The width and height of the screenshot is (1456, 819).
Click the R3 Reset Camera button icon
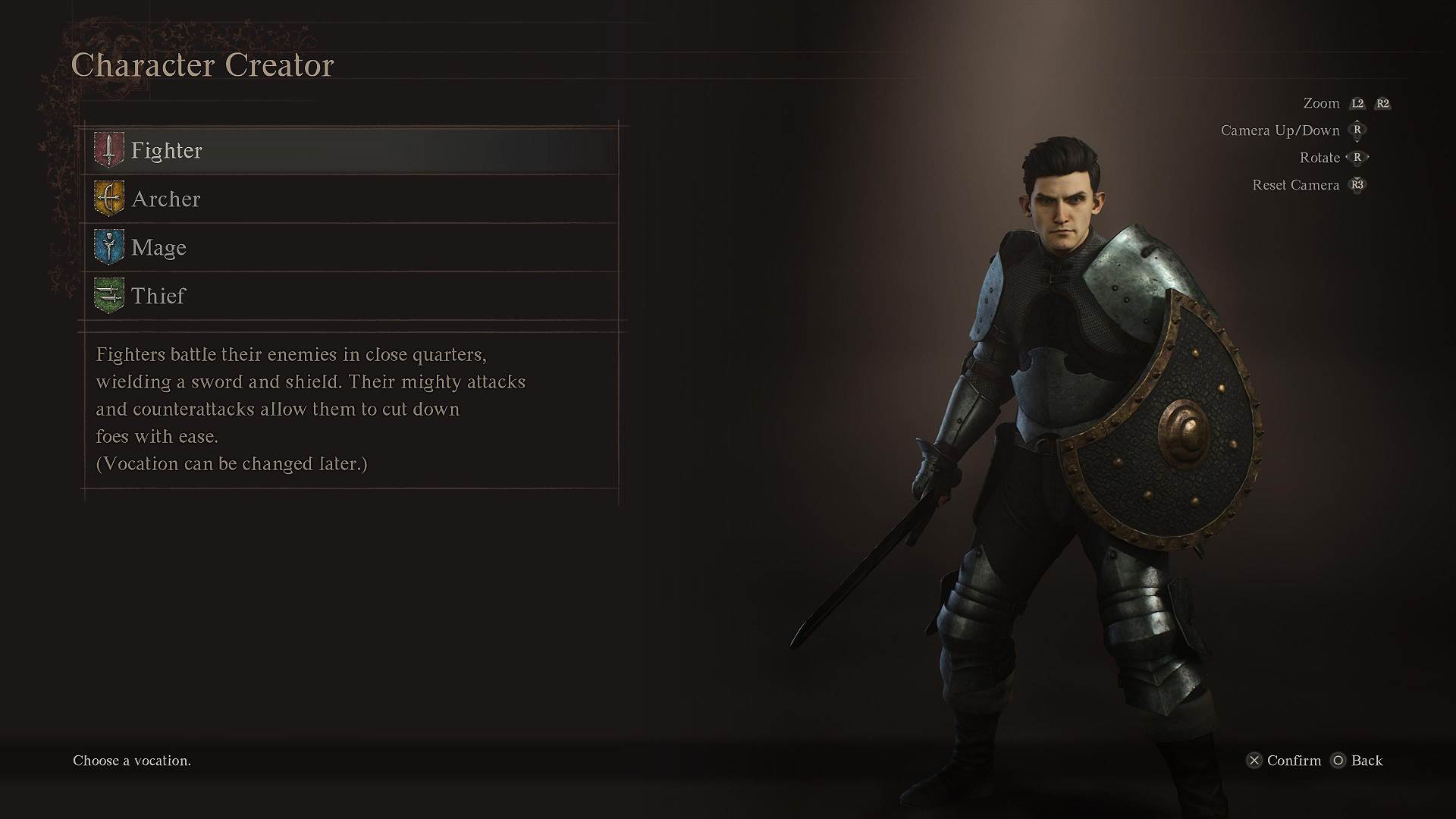[x=1357, y=185]
